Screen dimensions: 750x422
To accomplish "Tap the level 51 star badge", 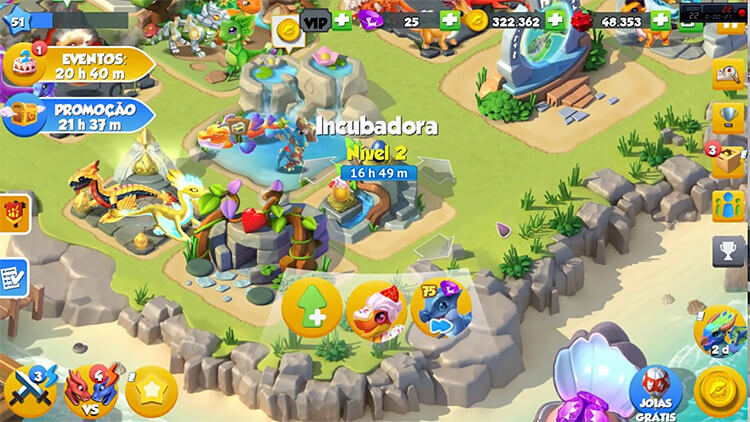I will coord(17,20).
